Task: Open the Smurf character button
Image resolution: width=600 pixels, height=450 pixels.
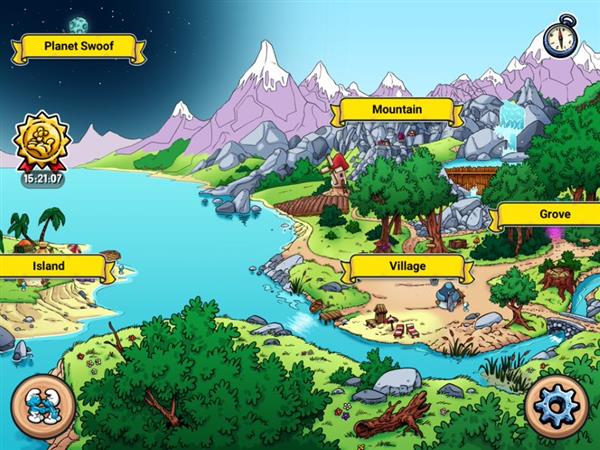Action: tap(42, 406)
